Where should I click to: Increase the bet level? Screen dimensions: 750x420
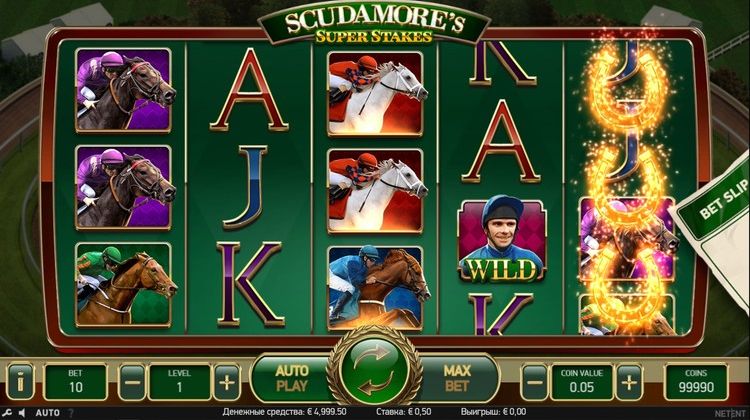click(228, 381)
